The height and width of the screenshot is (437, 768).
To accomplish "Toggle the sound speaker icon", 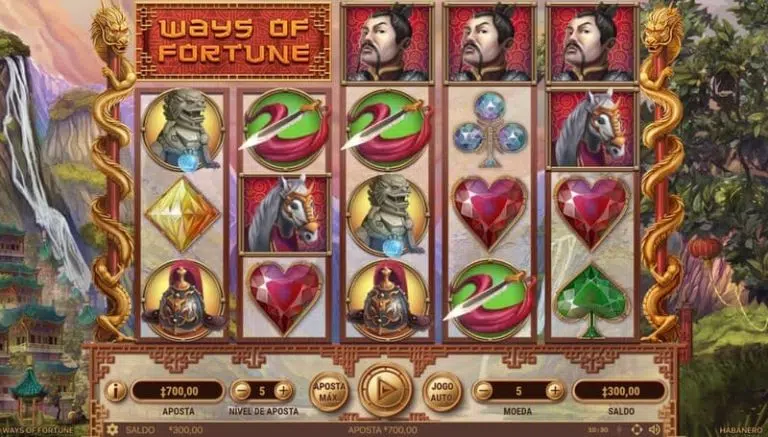I will tap(657, 430).
